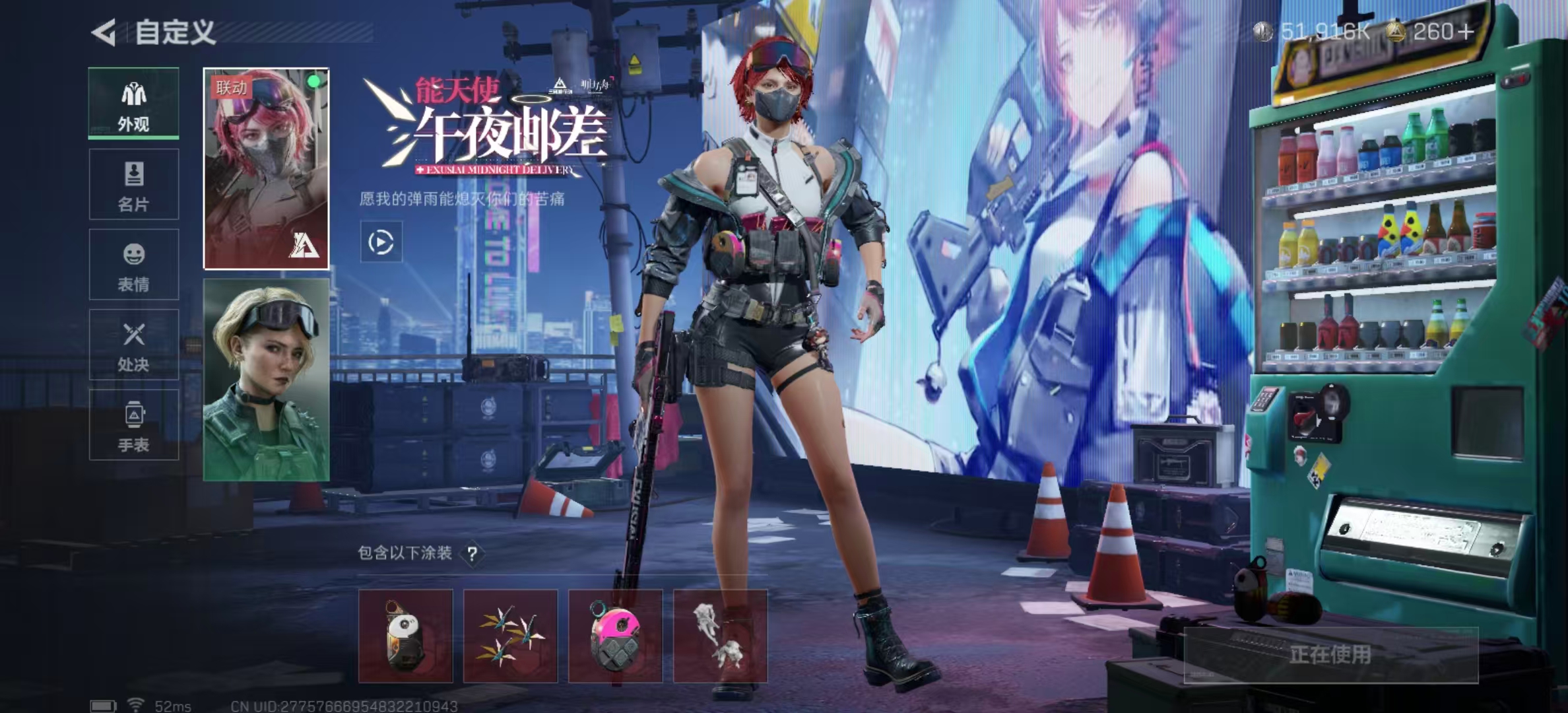
Task: Click the 正在使用 in-use button
Action: (x=1330, y=654)
